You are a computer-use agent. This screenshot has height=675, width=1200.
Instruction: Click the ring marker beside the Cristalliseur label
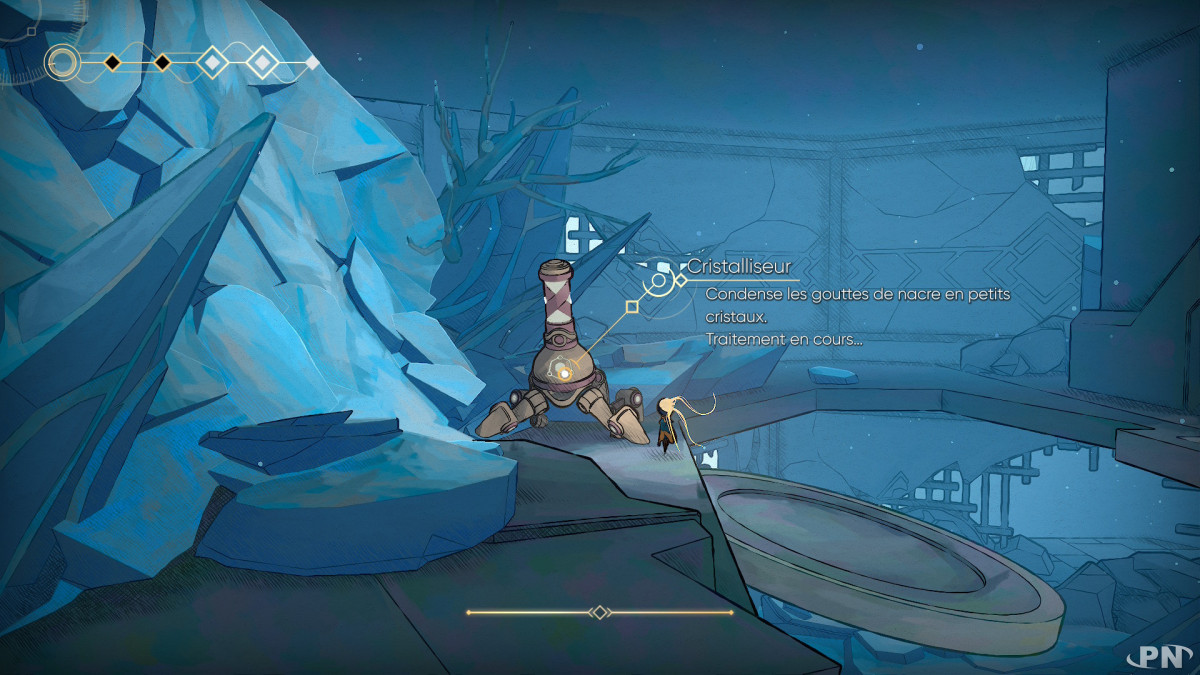pos(660,281)
